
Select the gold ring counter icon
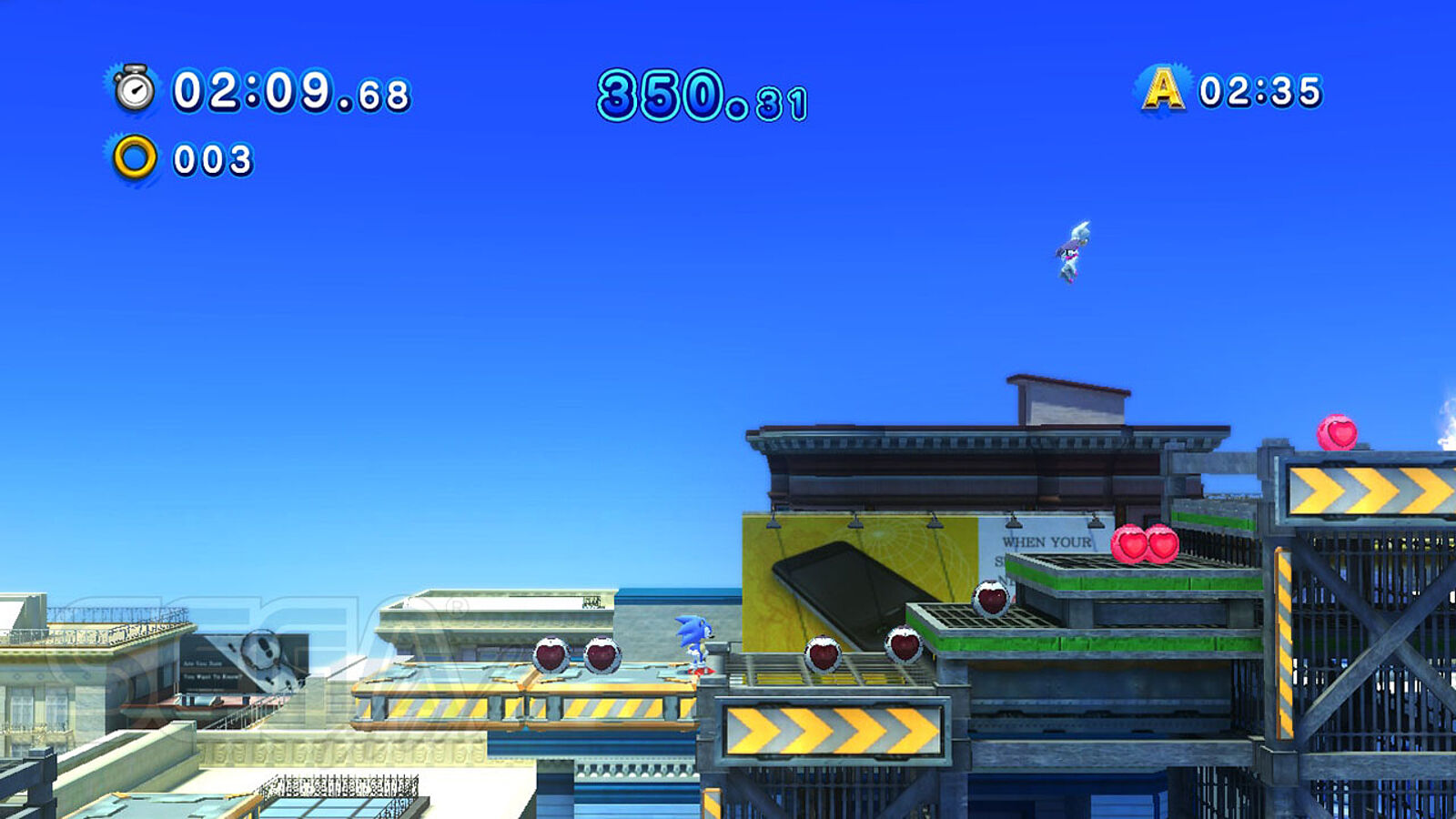click(x=135, y=158)
